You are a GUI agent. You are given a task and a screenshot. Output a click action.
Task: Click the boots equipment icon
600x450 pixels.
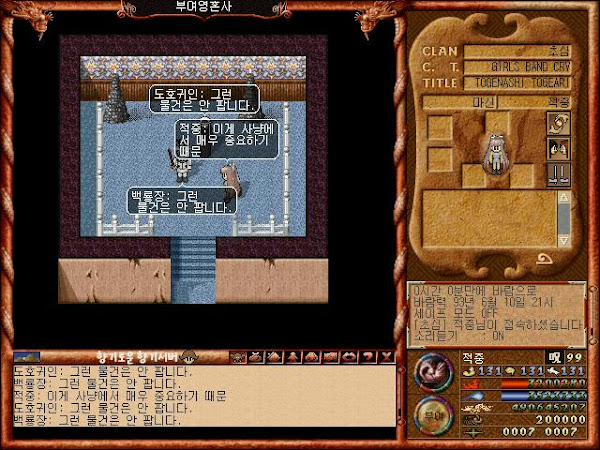coord(559,174)
